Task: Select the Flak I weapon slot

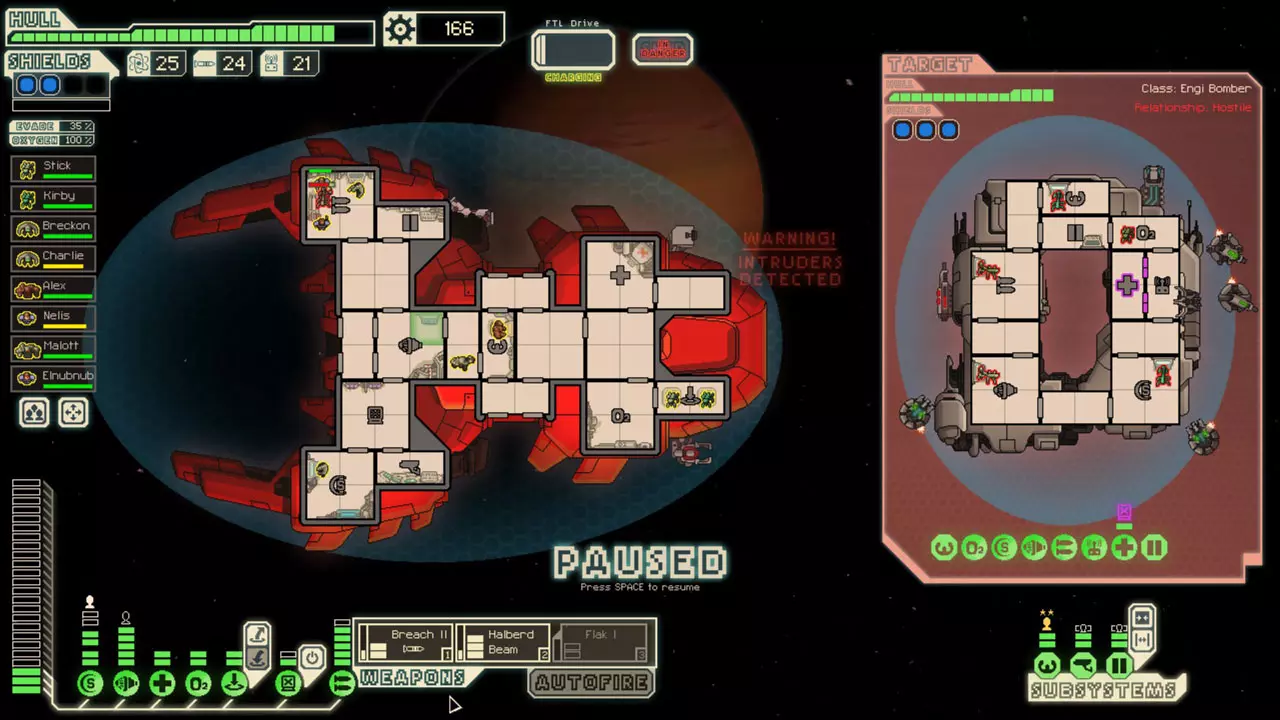Action: click(x=601, y=642)
